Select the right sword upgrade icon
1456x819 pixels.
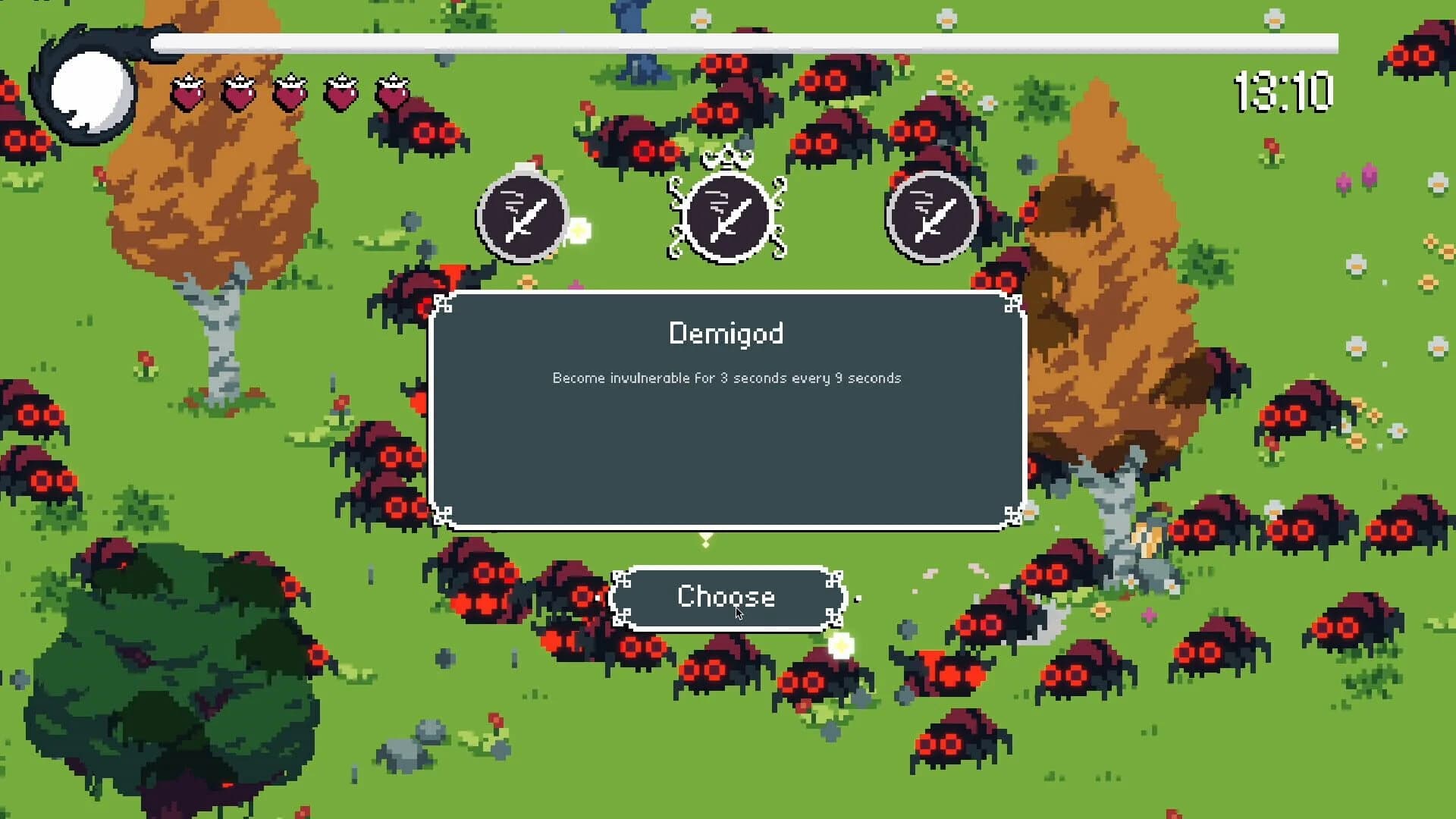[x=931, y=216]
